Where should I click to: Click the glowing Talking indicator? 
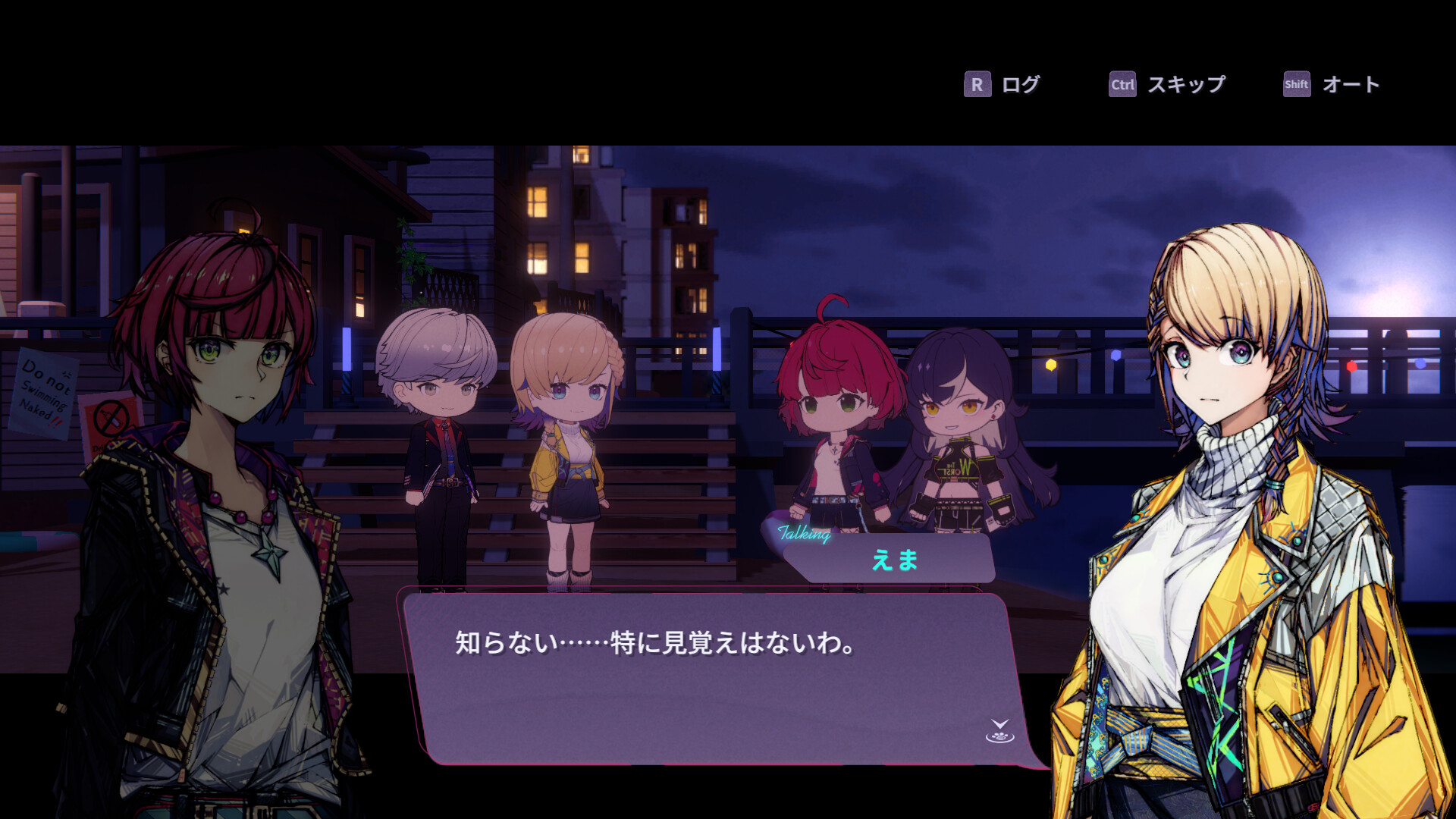click(805, 535)
